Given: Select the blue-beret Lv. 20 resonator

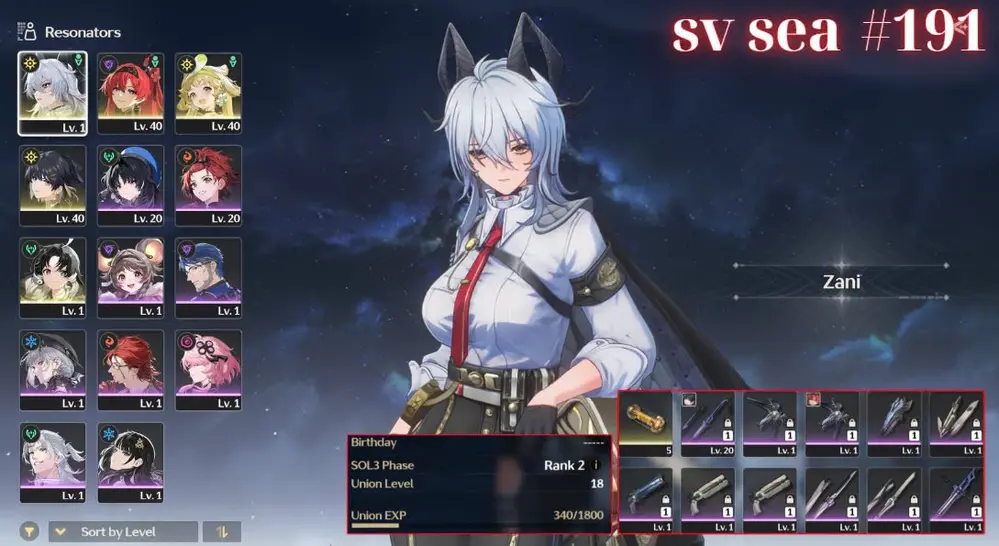Looking at the screenshot, I should (130, 185).
